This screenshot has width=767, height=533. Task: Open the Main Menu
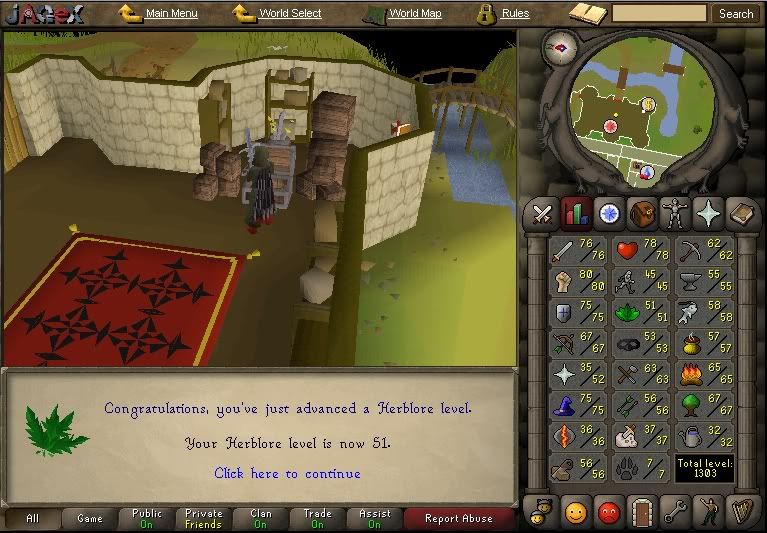click(x=170, y=14)
